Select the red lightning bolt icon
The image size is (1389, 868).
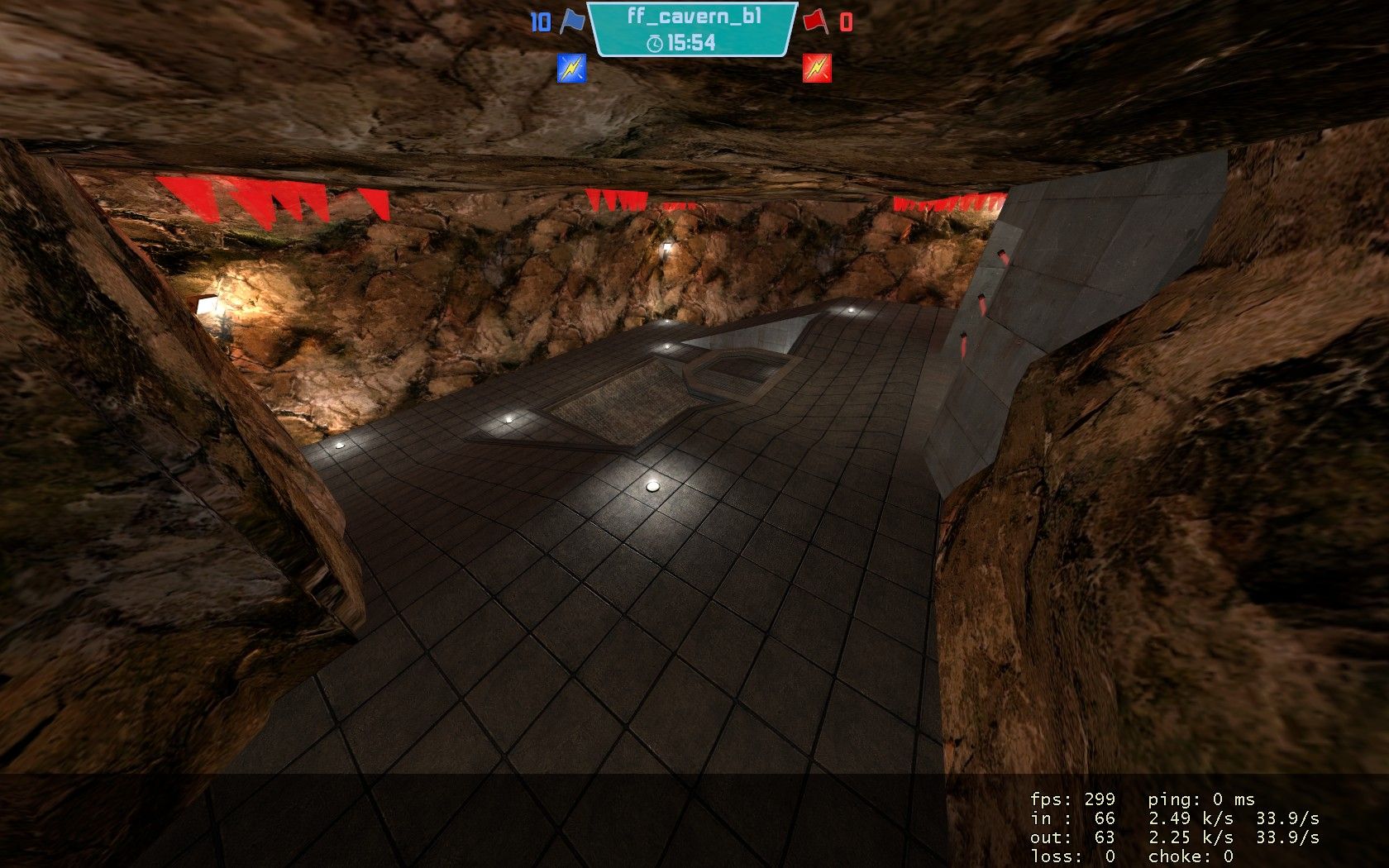816,68
